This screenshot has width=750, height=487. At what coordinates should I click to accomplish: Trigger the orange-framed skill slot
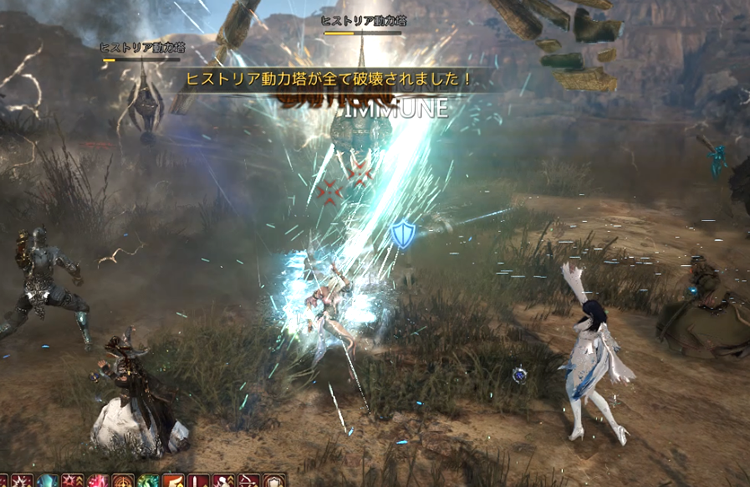pos(173,481)
